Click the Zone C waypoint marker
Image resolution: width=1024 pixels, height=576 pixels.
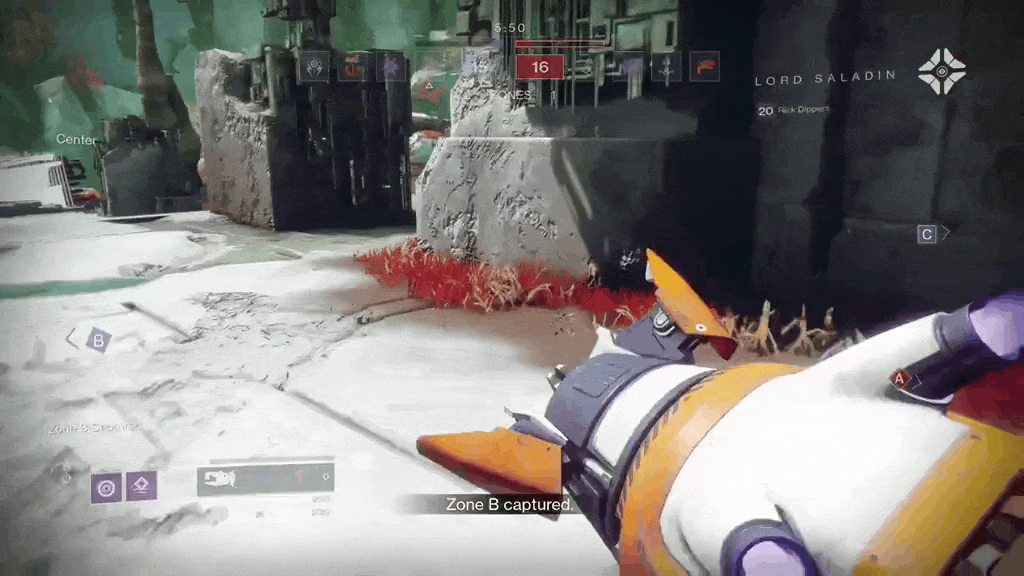tap(927, 234)
